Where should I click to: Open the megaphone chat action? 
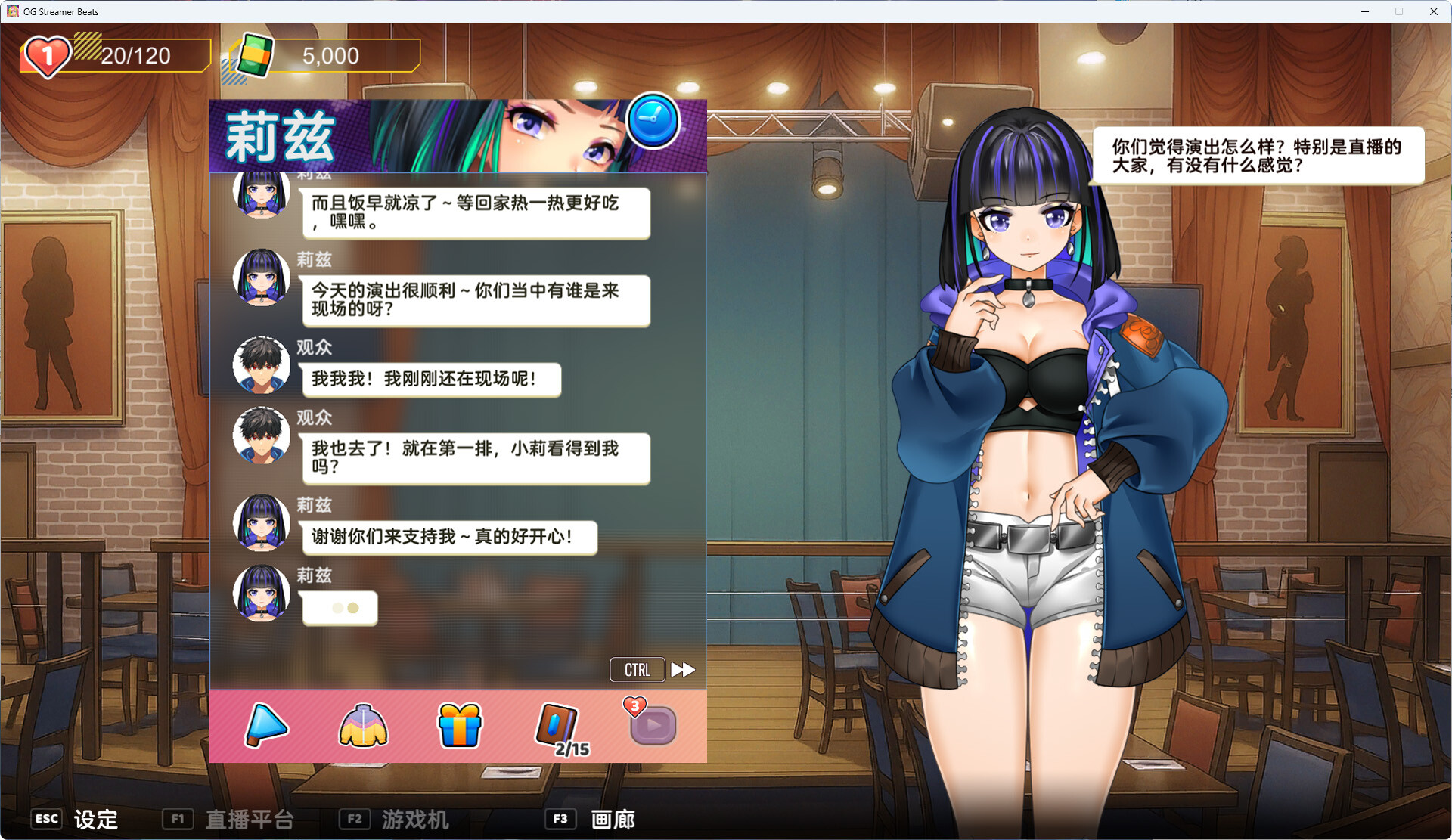coord(265,725)
